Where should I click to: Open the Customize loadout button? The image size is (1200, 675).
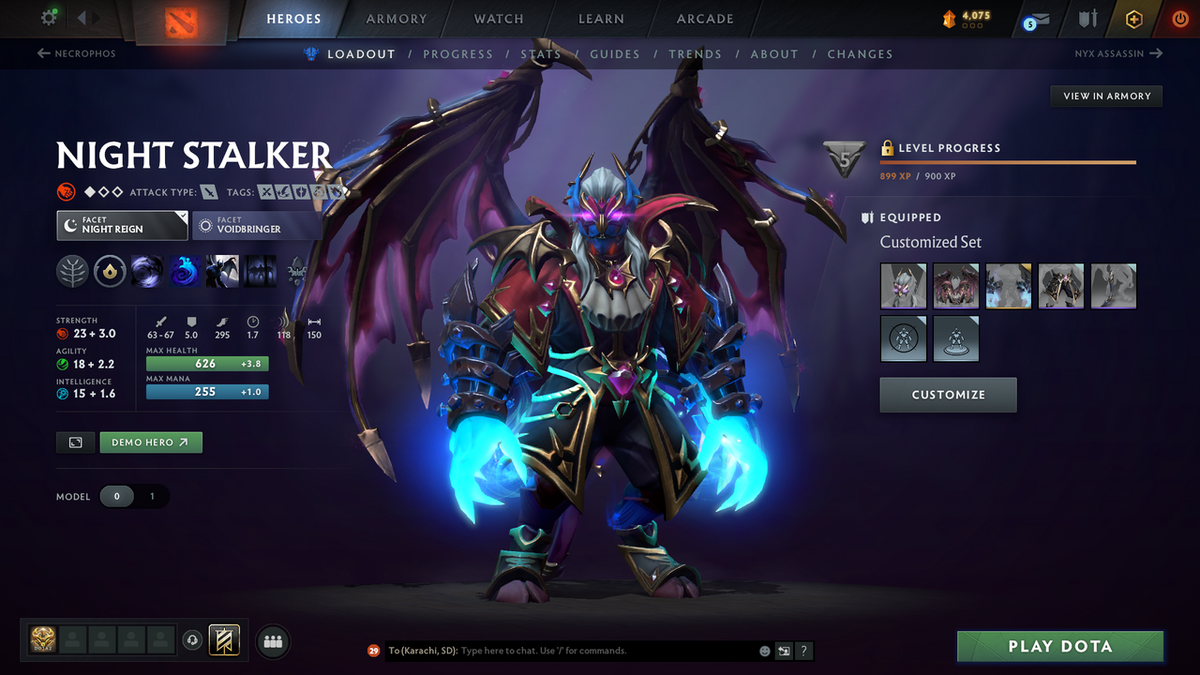tap(948, 395)
